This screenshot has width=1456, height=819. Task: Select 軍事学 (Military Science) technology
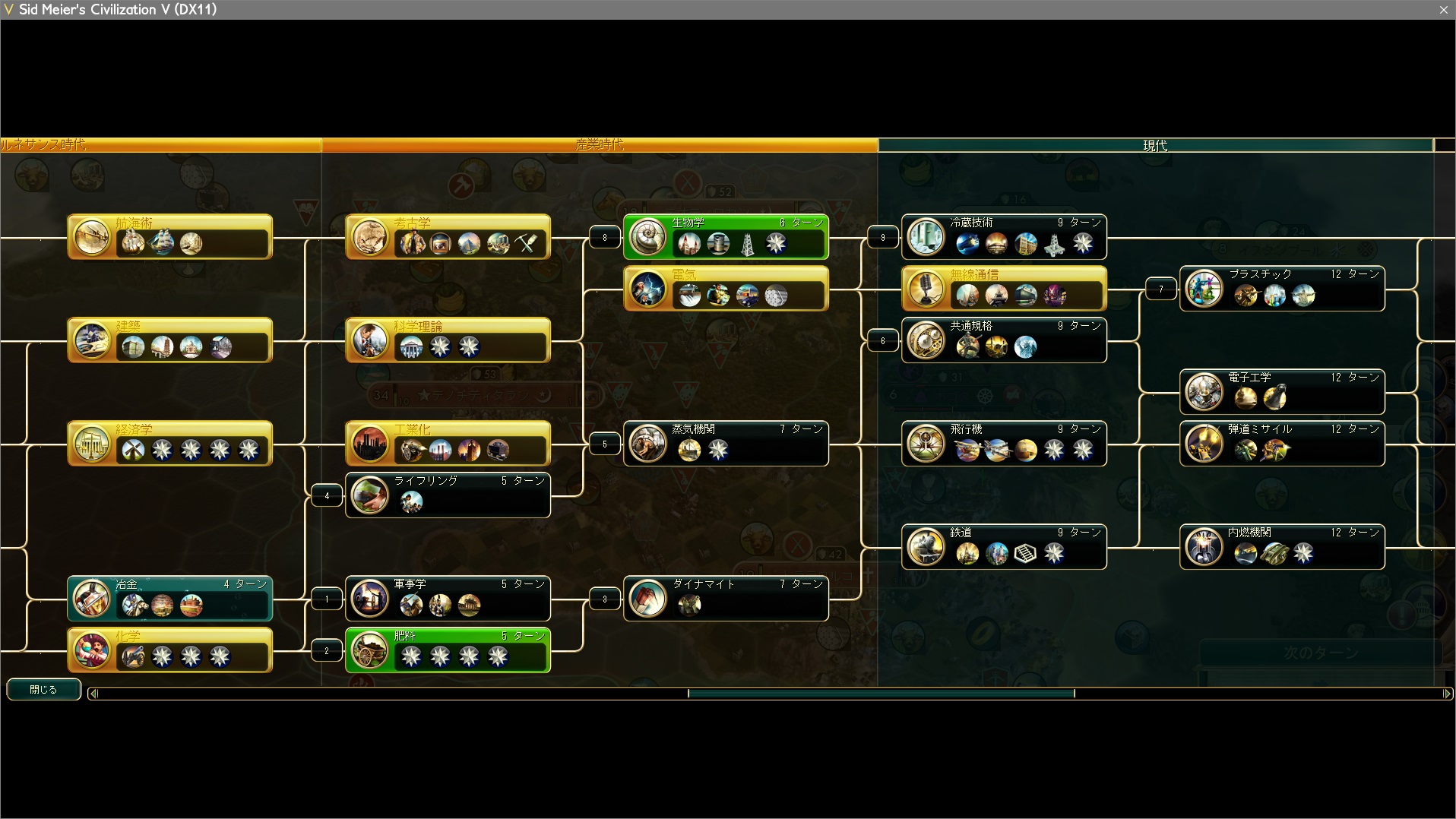pos(448,599)
